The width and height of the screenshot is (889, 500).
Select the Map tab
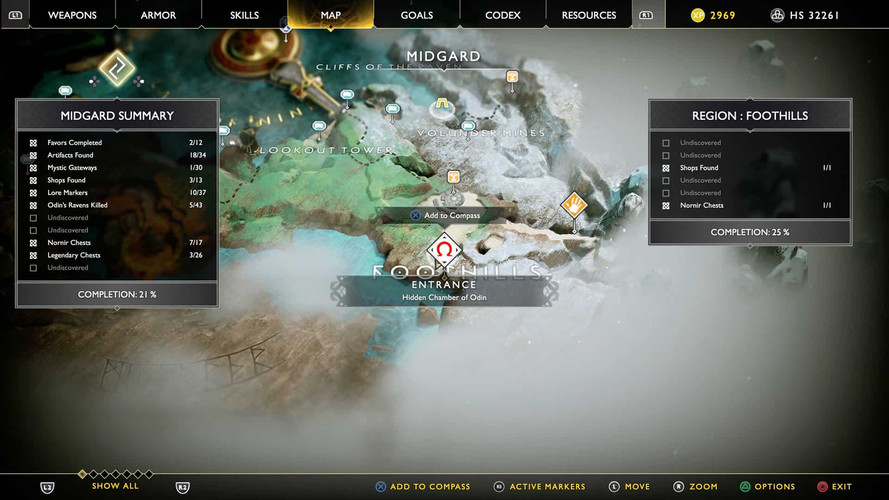click(330, 15)
